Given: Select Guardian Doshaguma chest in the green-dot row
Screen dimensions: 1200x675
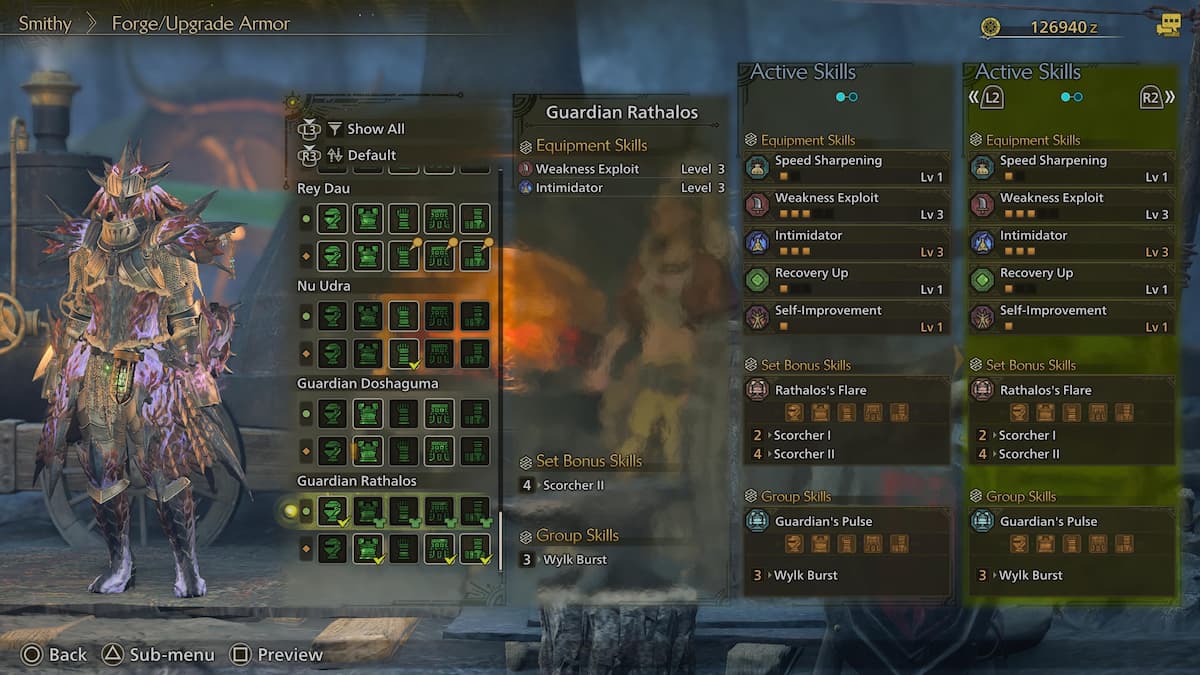Looking at the screenshot, I should 368,414.
